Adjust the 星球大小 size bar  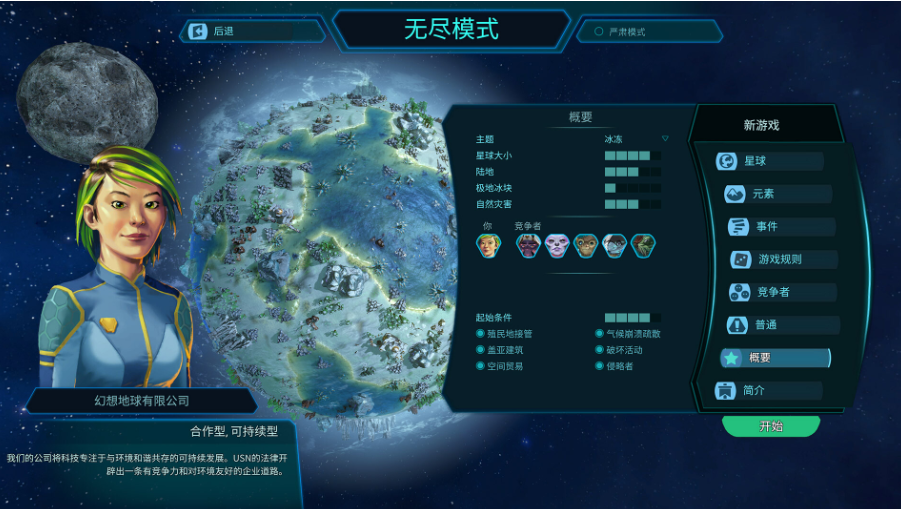(632, 156)
